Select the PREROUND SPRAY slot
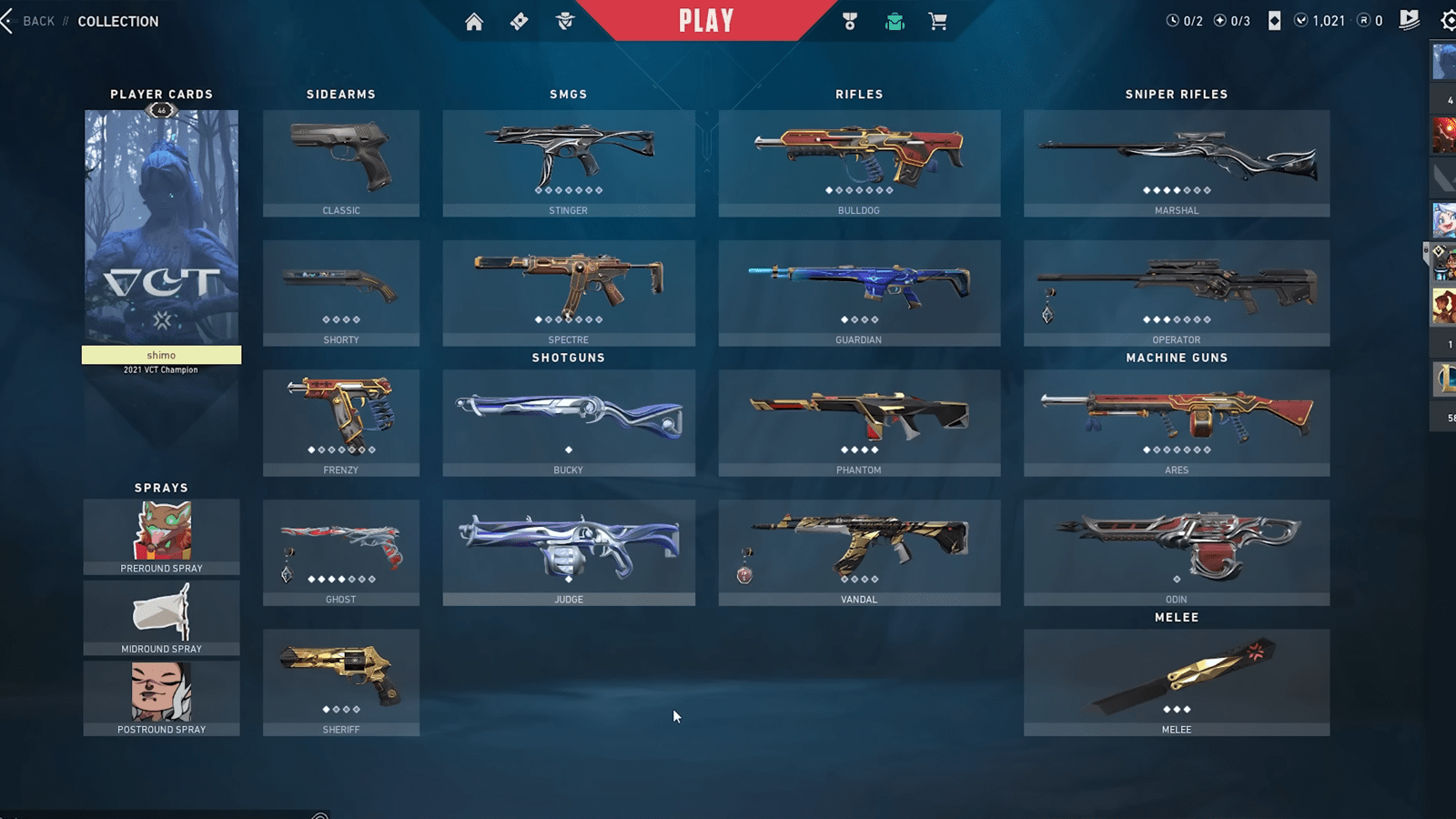The image size is (1456, 819). [161, 536]
